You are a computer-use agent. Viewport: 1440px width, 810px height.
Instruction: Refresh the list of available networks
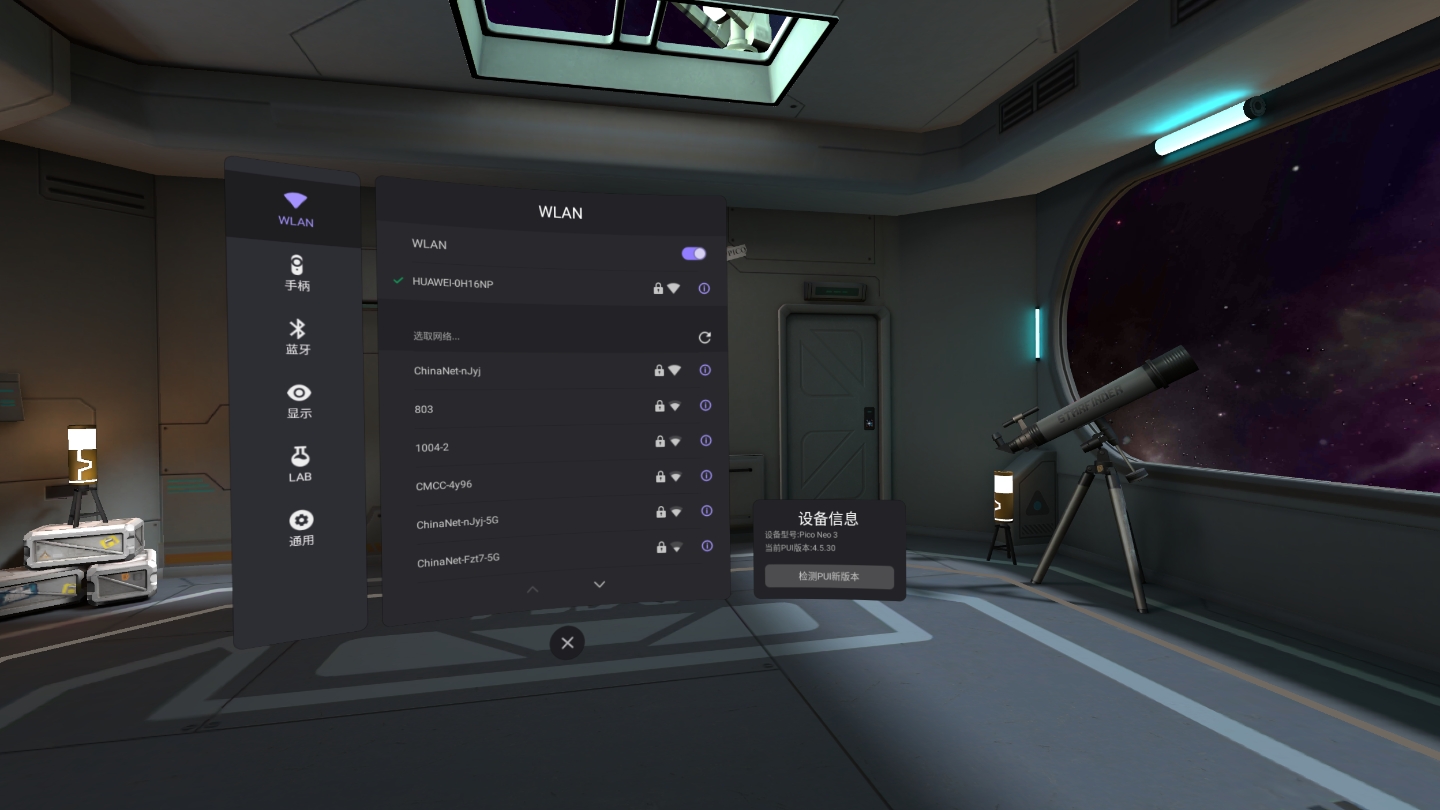[704, 337]
